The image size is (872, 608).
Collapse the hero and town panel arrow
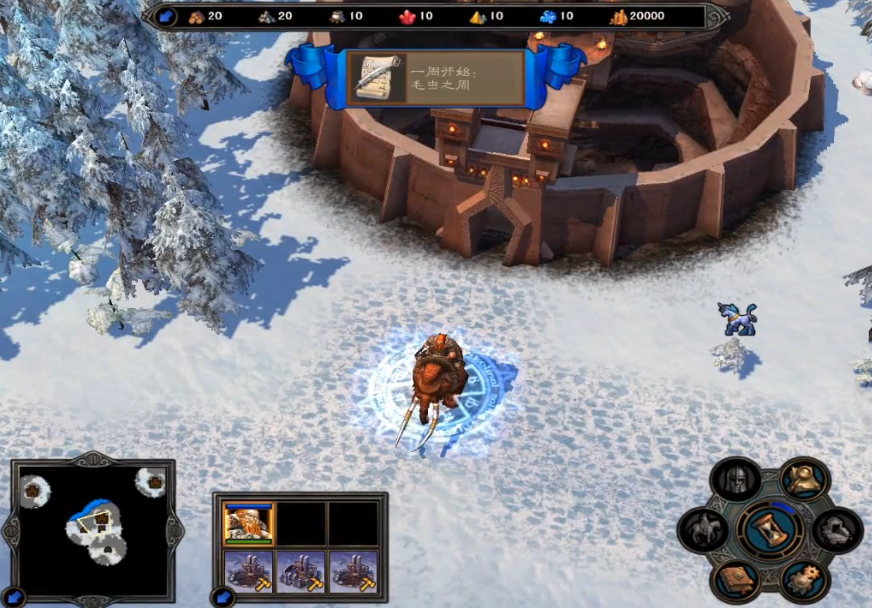tap(222, 597)
